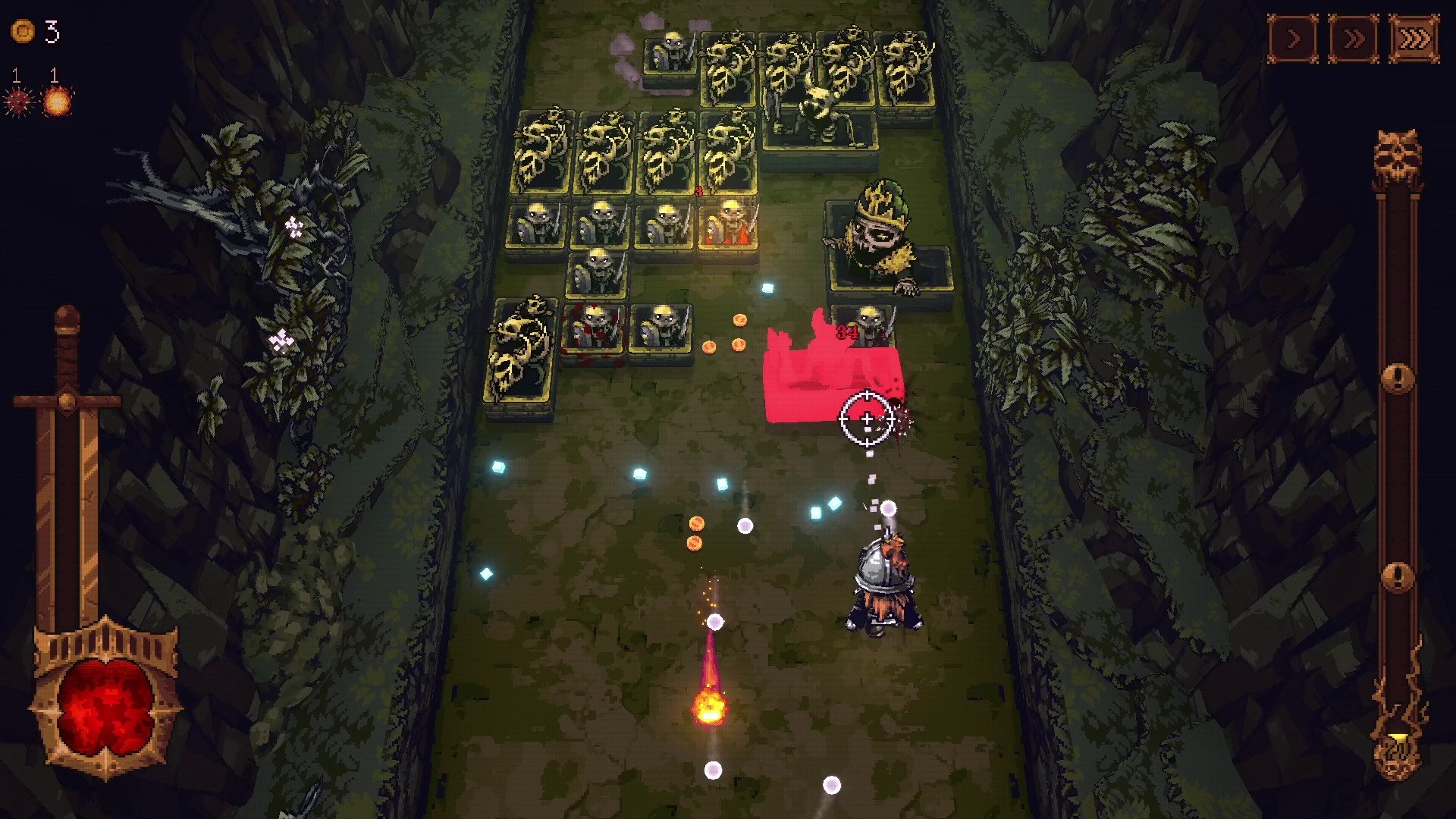
Task: Set game speed to single arrow
Action: pyautogui.click(x=1293, y=38)
